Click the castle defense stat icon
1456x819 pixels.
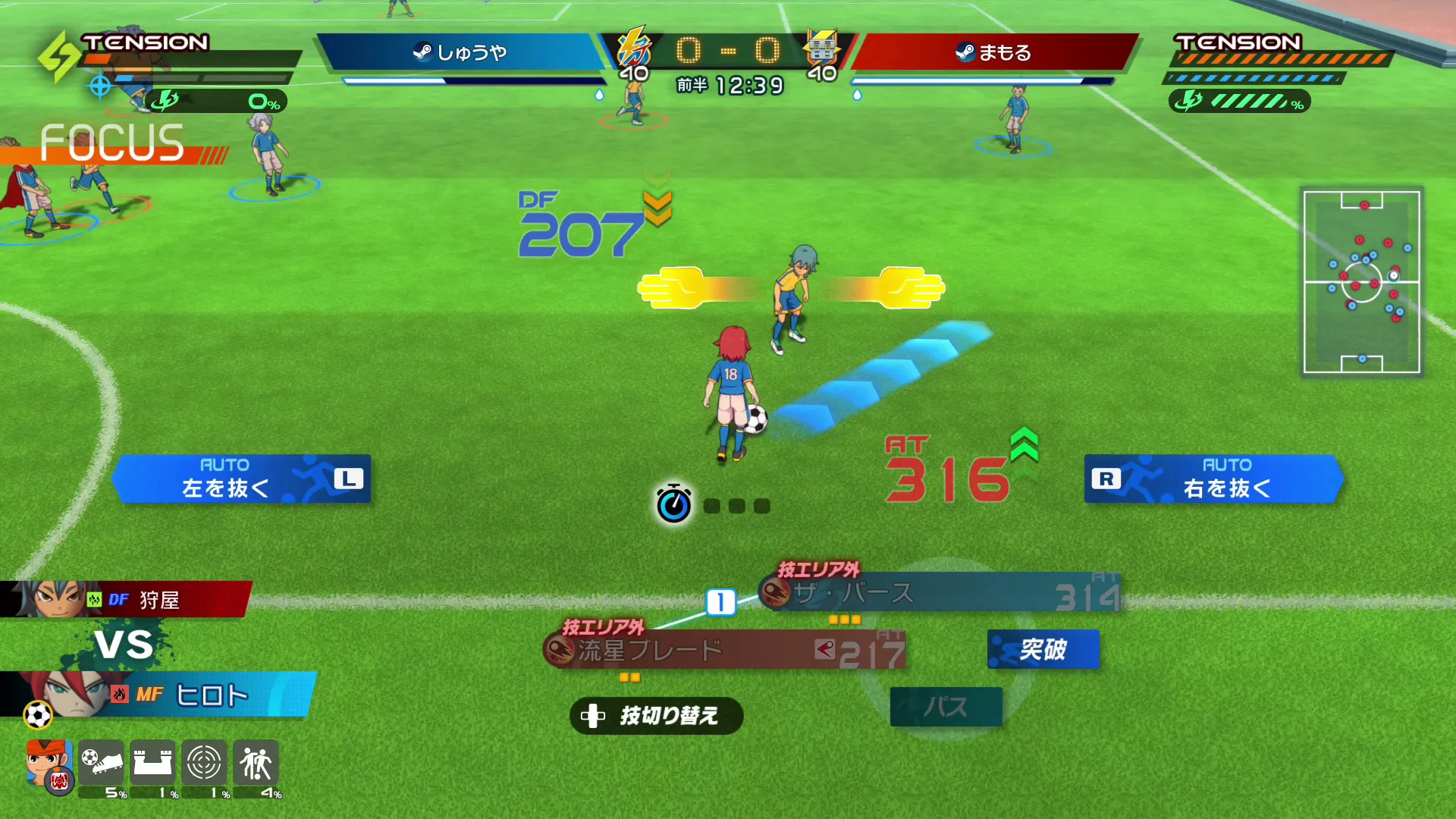click(154, 762)
